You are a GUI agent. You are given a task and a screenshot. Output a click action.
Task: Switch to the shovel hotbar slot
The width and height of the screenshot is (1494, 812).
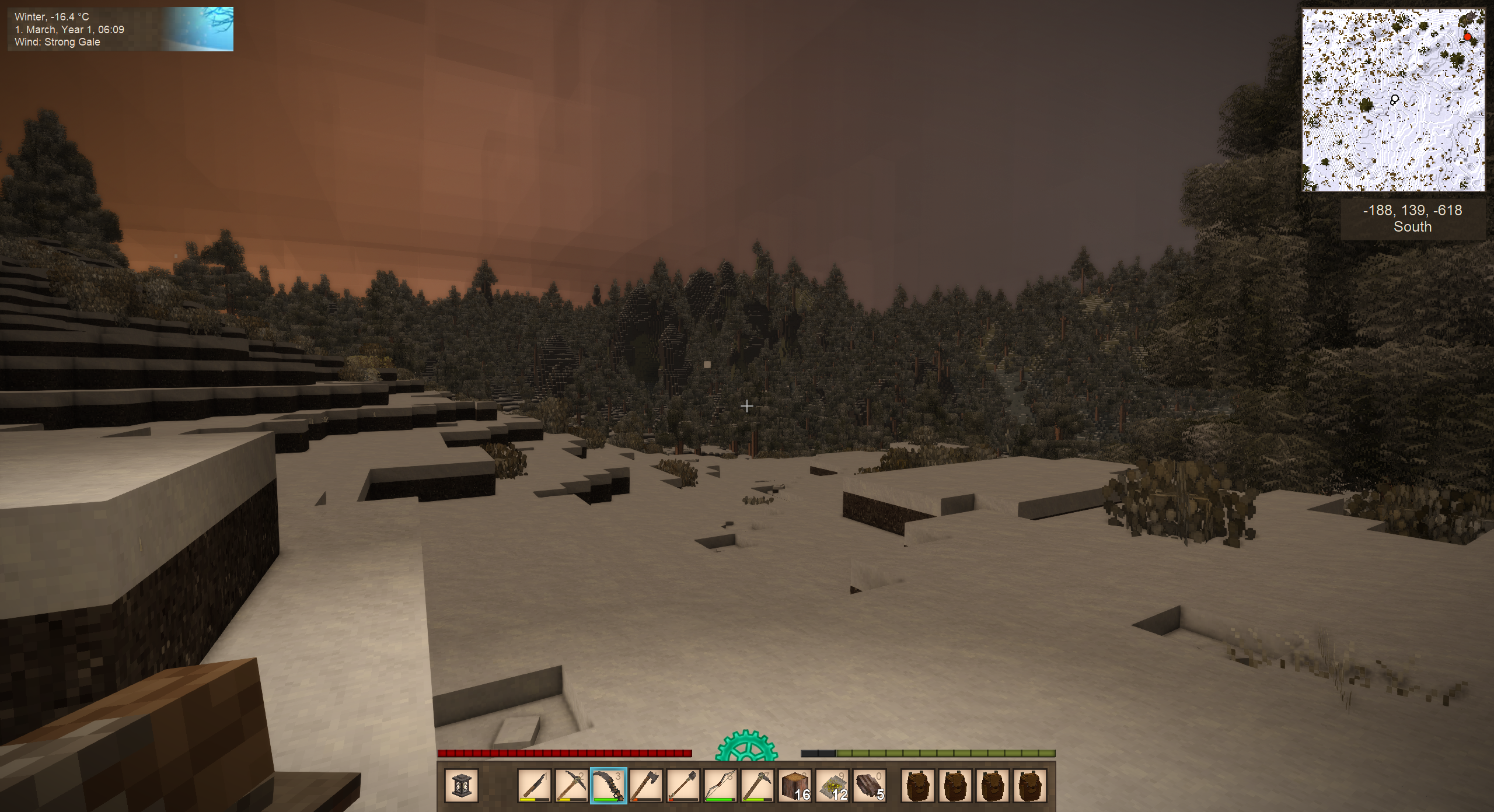[x=683, y=785]
